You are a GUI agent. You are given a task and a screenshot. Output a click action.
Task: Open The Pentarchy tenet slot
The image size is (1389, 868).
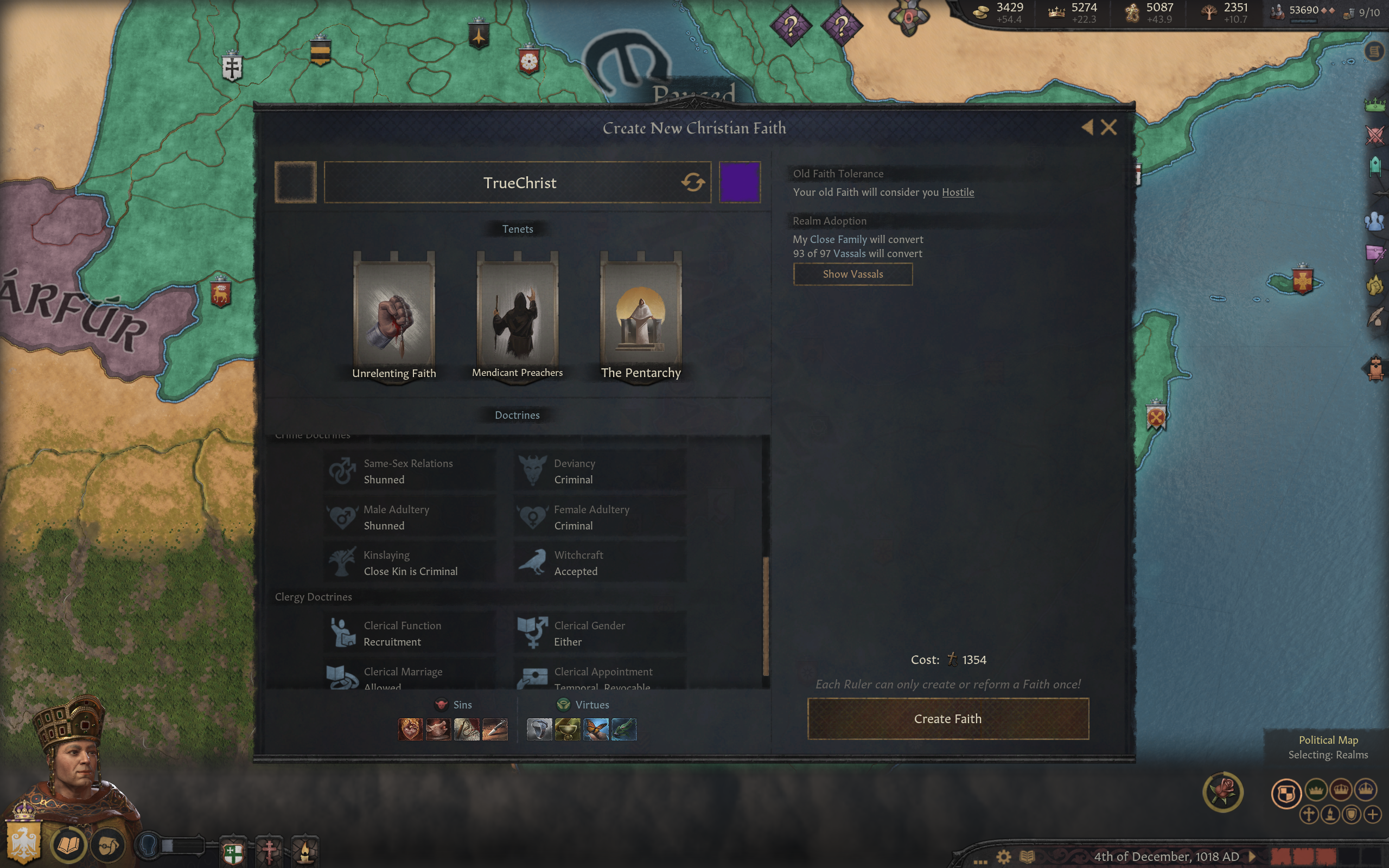pyautogui.click(x=641, y=316)
